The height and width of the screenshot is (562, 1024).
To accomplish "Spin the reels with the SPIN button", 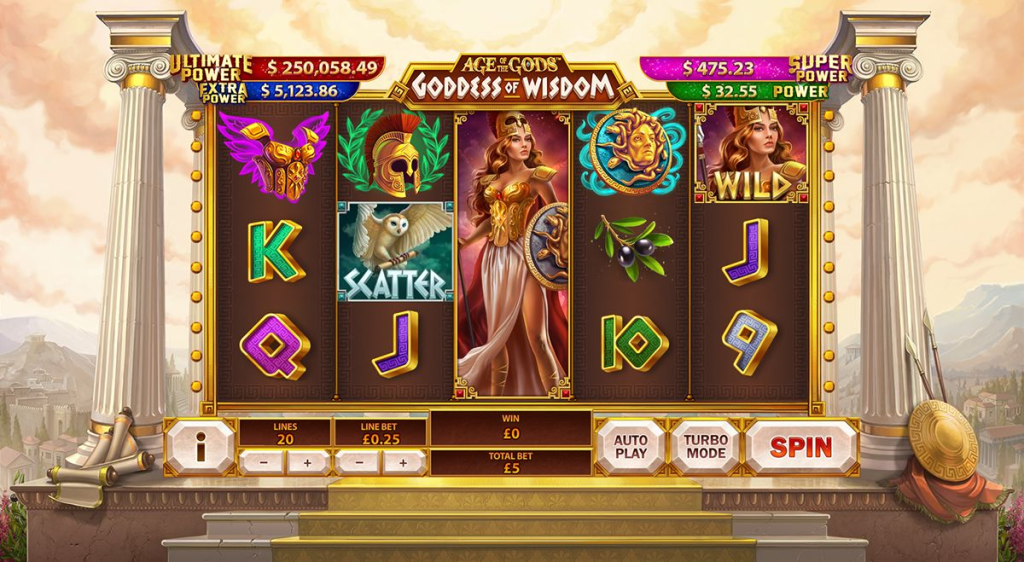I will 801,447.
